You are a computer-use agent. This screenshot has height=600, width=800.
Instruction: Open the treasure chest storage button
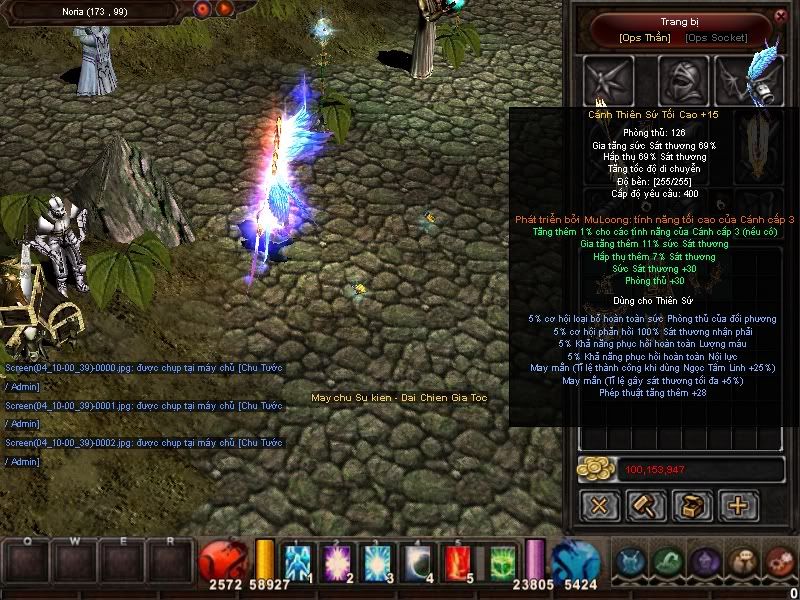693,505
